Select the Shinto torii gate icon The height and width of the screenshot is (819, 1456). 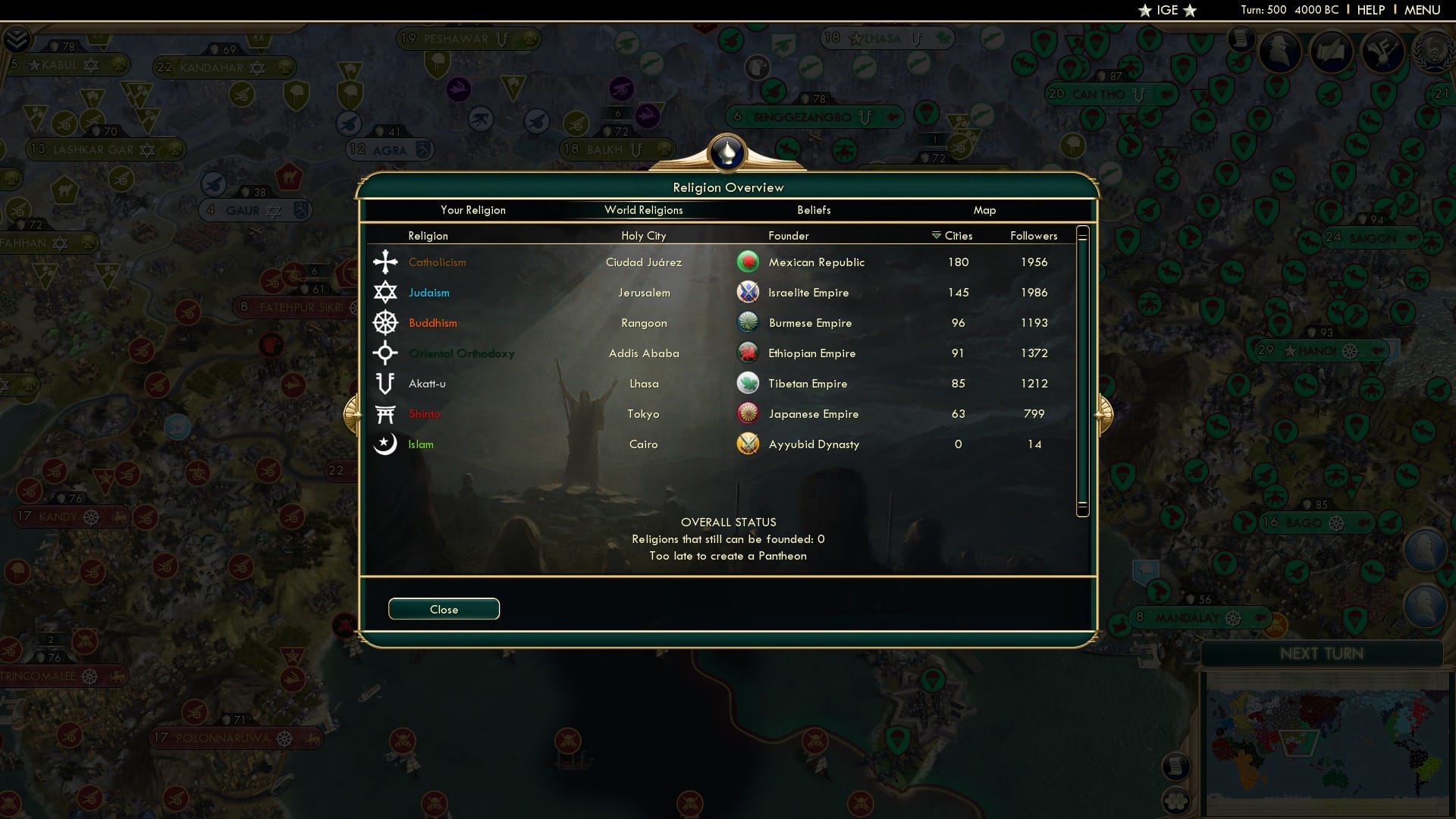[385, 413]
